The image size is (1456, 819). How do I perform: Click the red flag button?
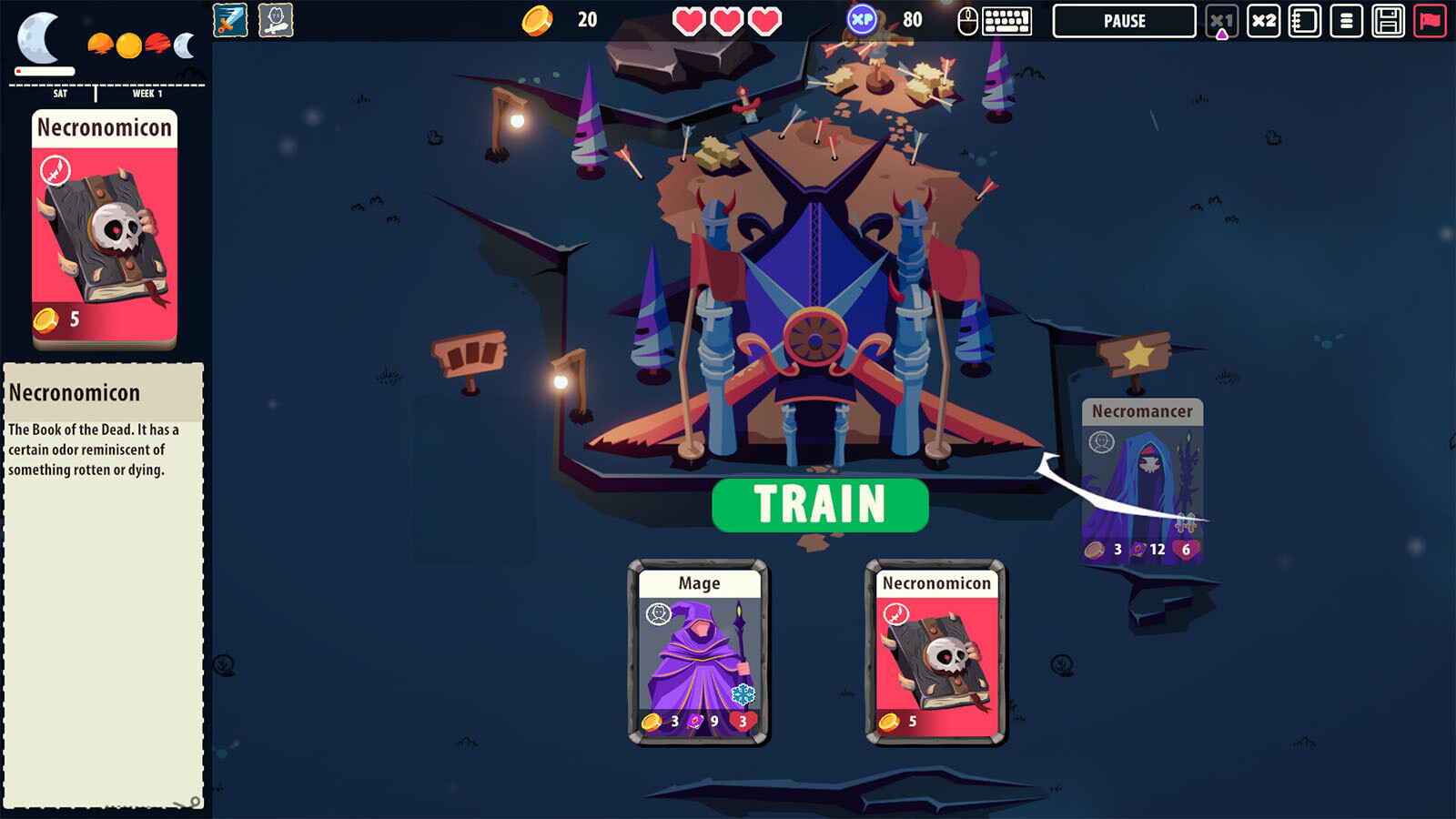(1430, 21)
